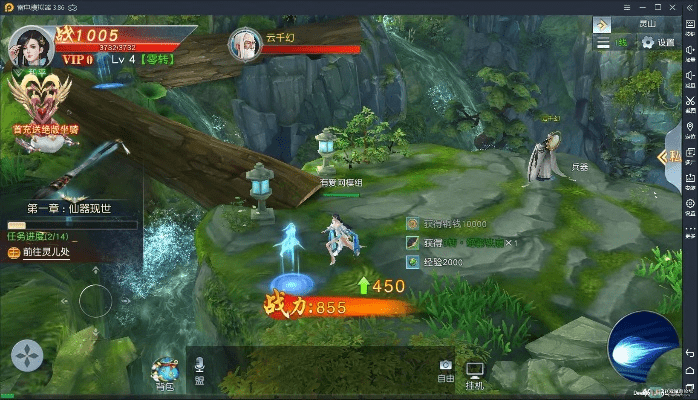Viewport: 698px width, 400px height.
Task: Expand the 私 side panel arrow
Action: (670, 156)
